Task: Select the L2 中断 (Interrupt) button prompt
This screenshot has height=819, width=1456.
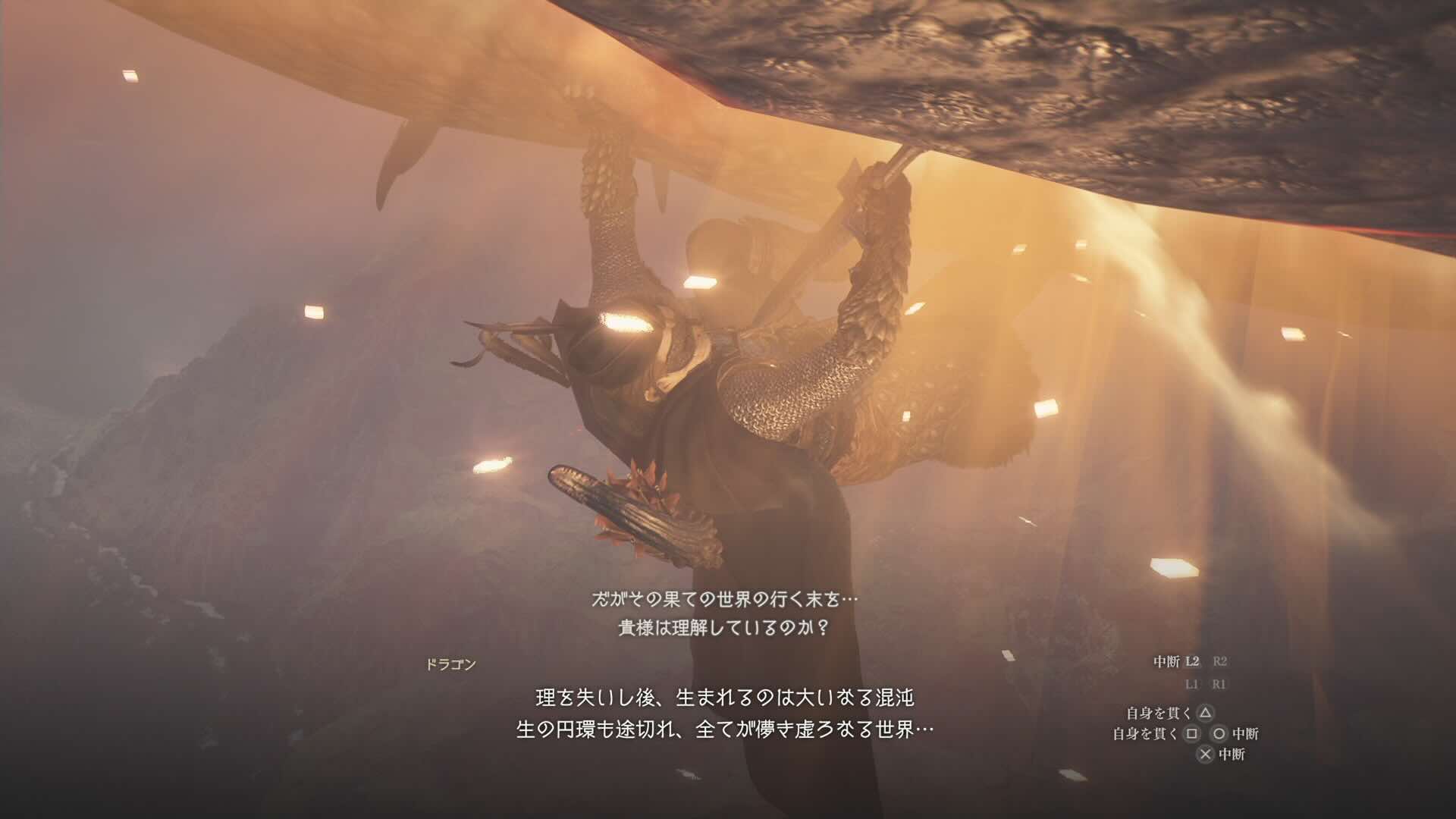Action: (x=1193, y=661)
